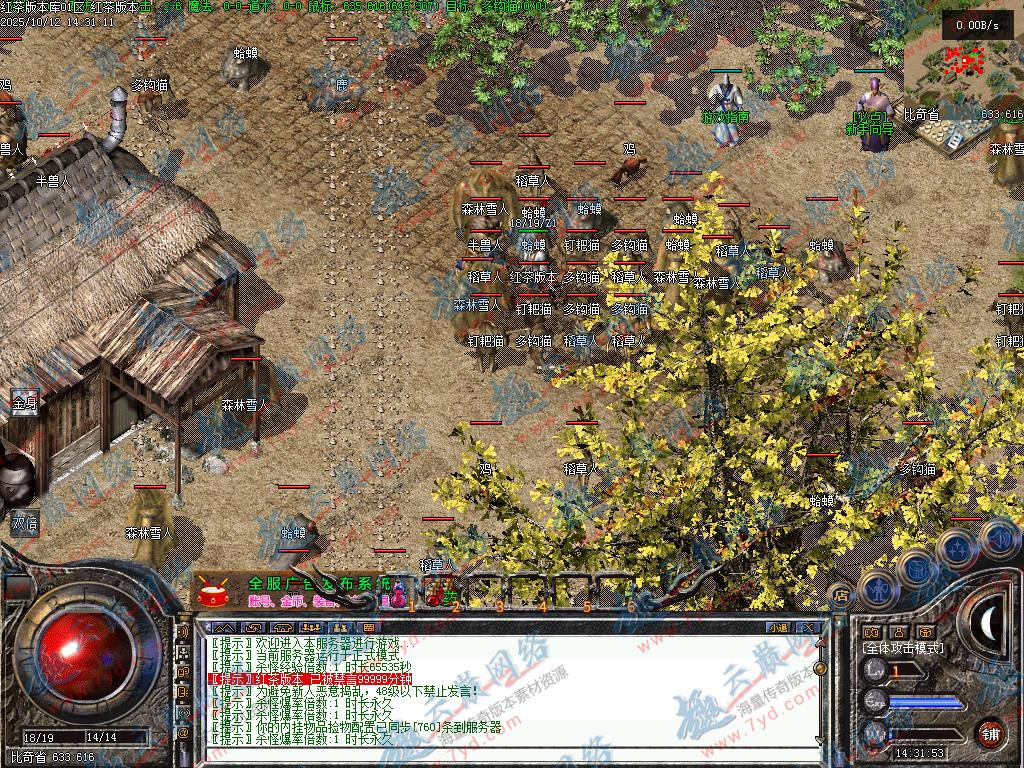The width and height of the screenshot is (1024, 768).
Task: Click the 金身 buff button
Action: click(x=24, y=404)
